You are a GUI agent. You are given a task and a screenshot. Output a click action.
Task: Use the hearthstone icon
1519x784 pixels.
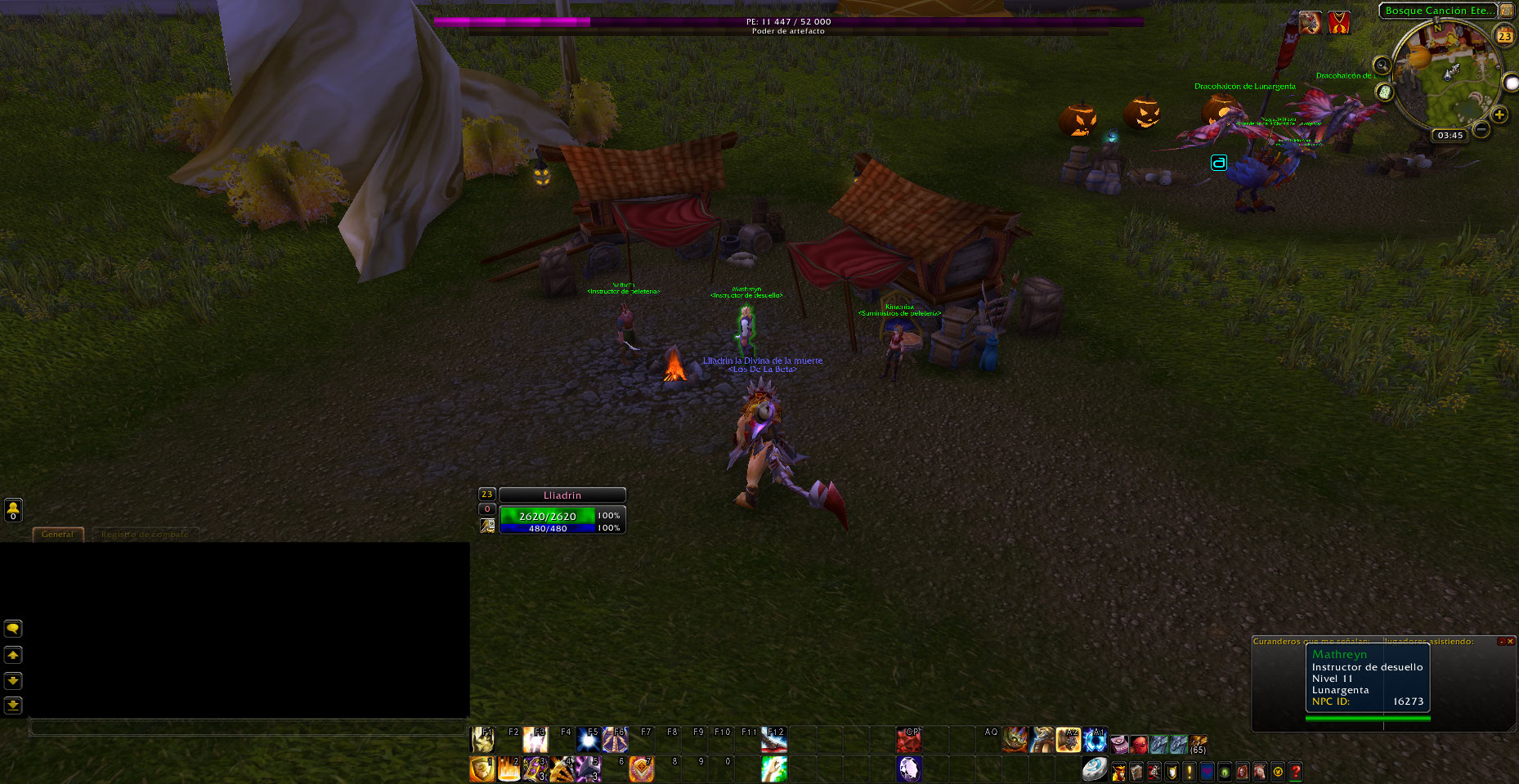(x=1094, y=769)
